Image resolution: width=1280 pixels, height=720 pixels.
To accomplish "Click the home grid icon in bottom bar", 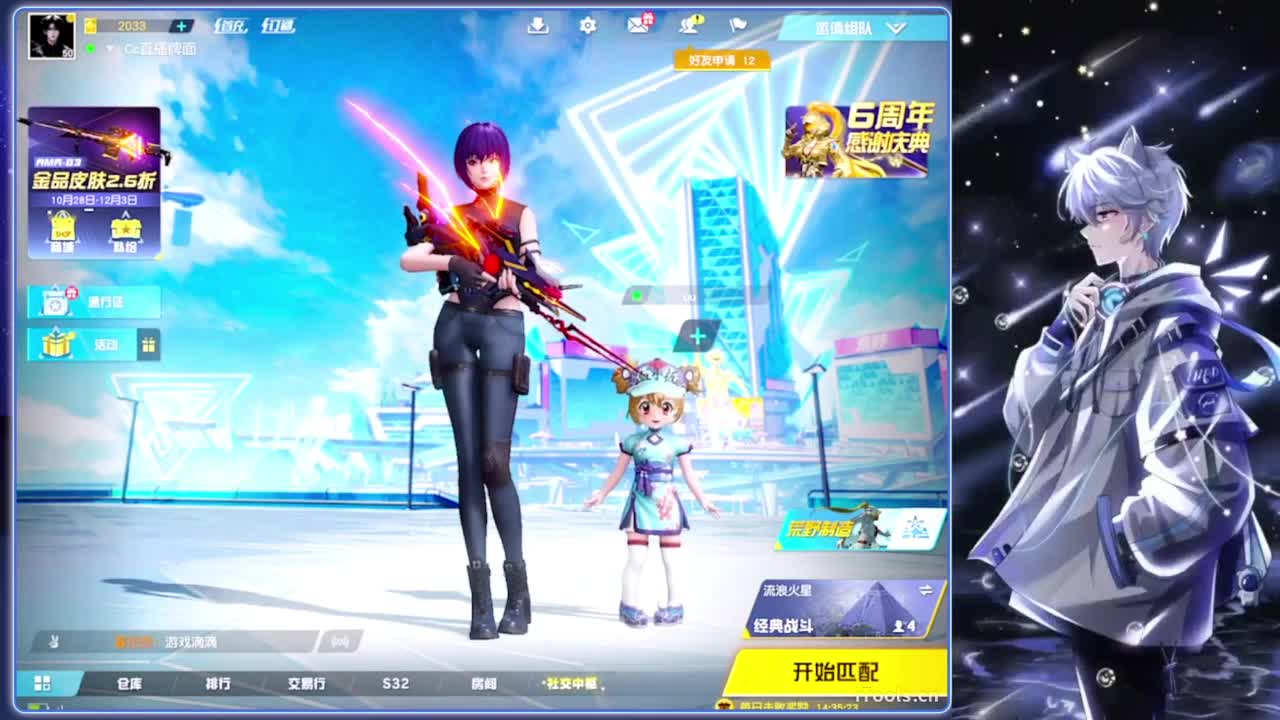I will click(x=40, y=685).
